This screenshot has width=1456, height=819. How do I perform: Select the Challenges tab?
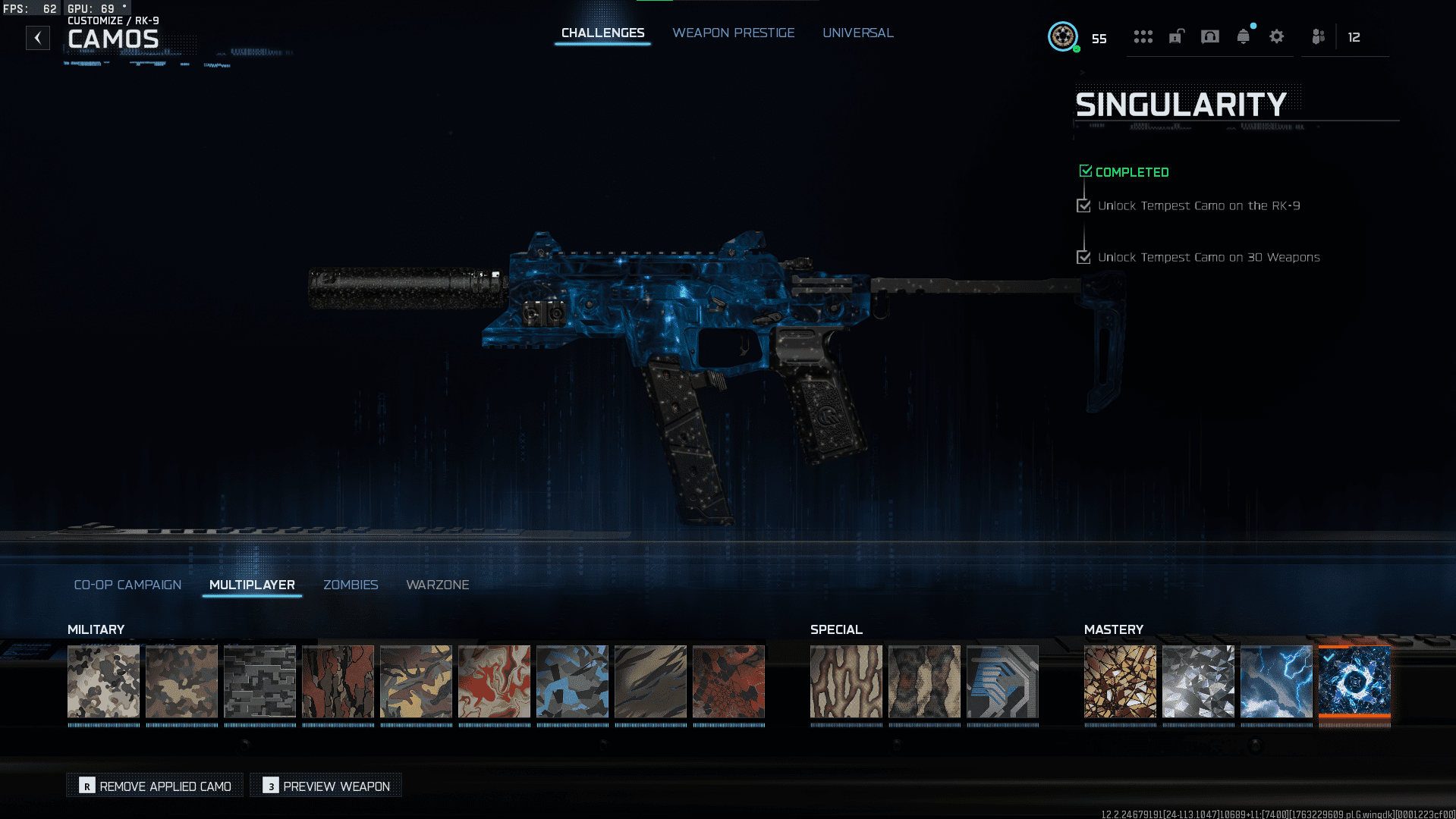[602, 33]
